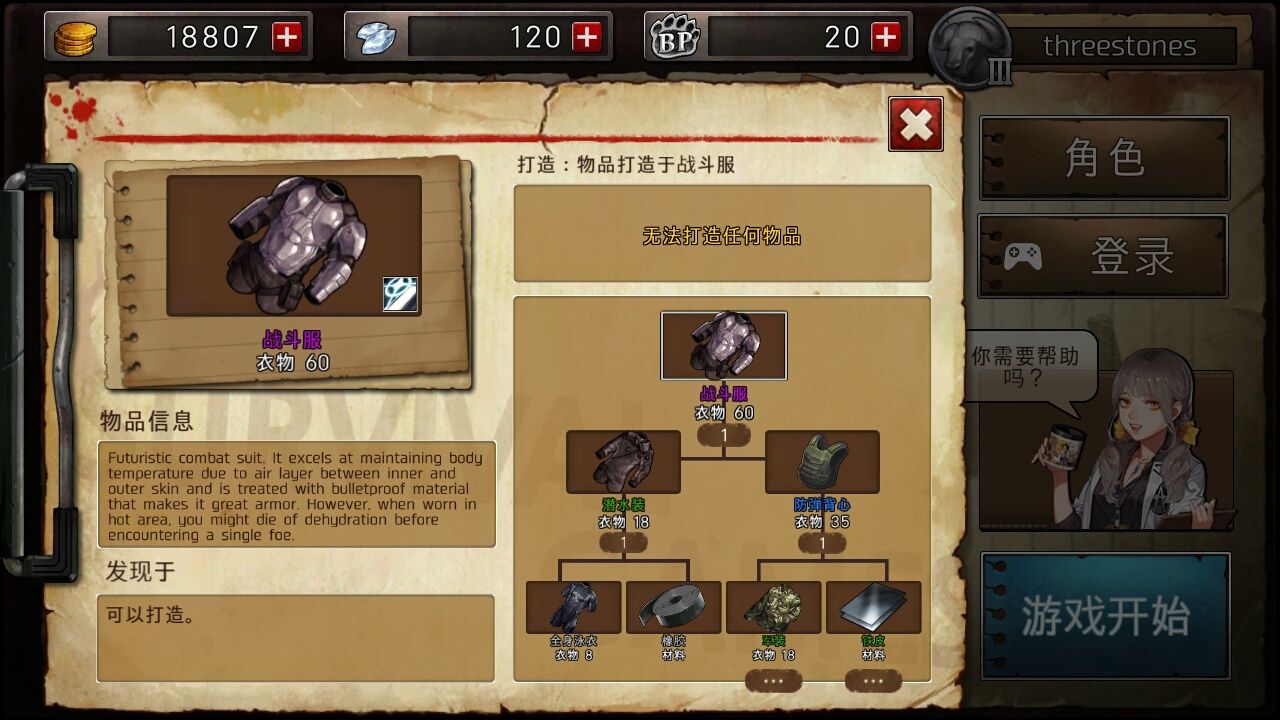1280x720 pixels.
Task: Click the gamepad icon on the 登录 button
Action: pos(1023,255)
